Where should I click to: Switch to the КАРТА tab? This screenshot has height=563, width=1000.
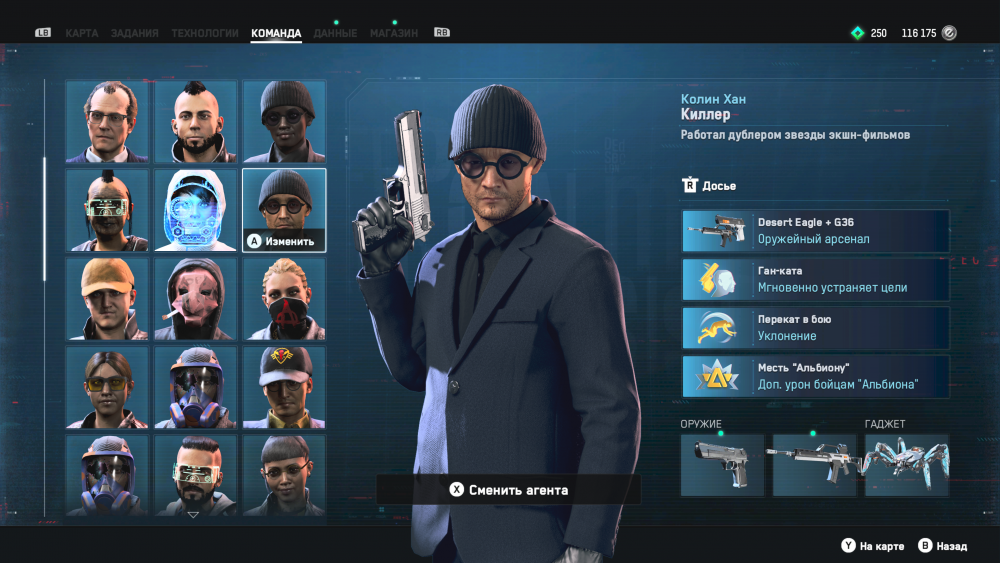(82, 33)
